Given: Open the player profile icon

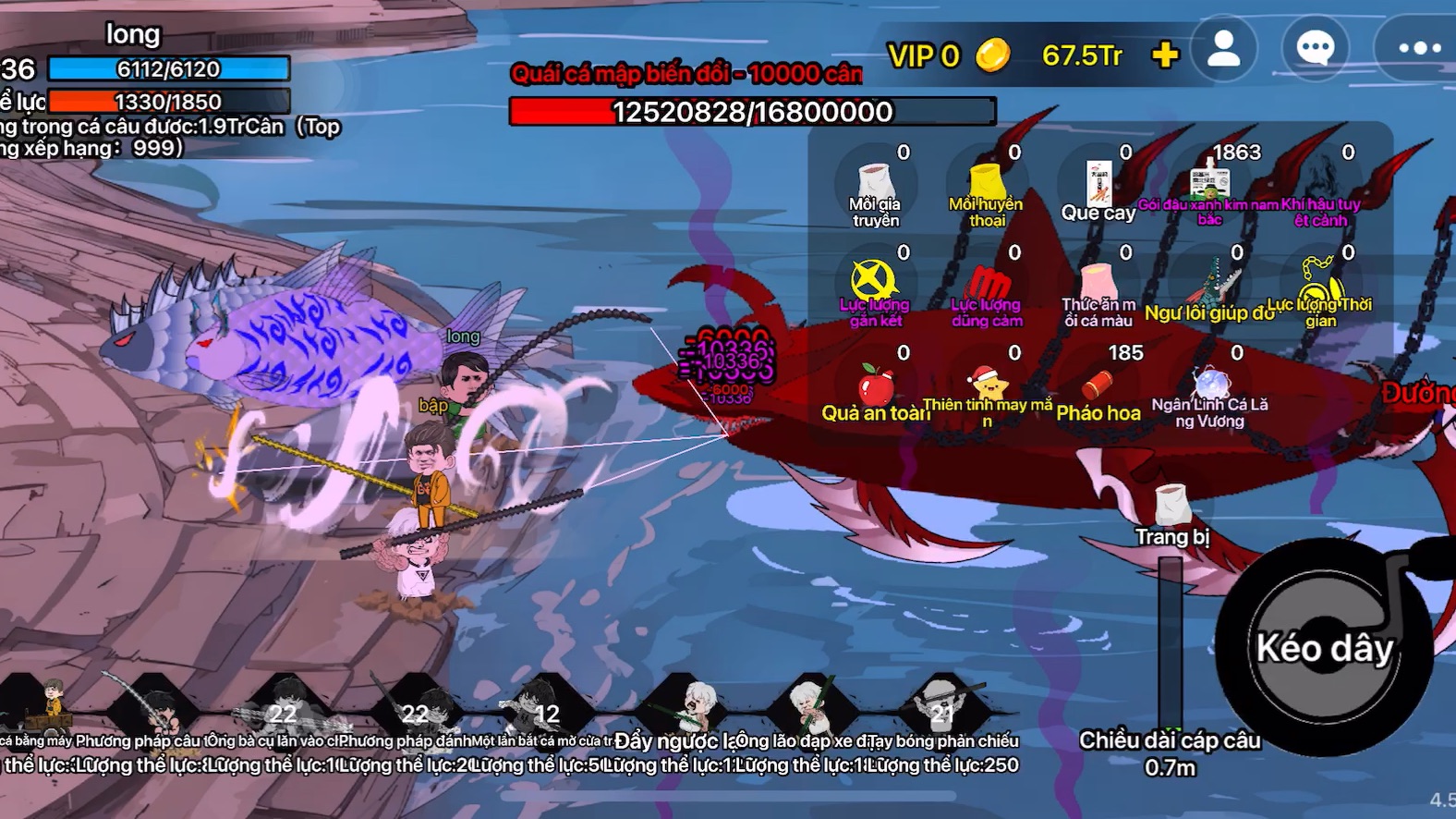Looking at the screenshot, I should point(1224,49).
